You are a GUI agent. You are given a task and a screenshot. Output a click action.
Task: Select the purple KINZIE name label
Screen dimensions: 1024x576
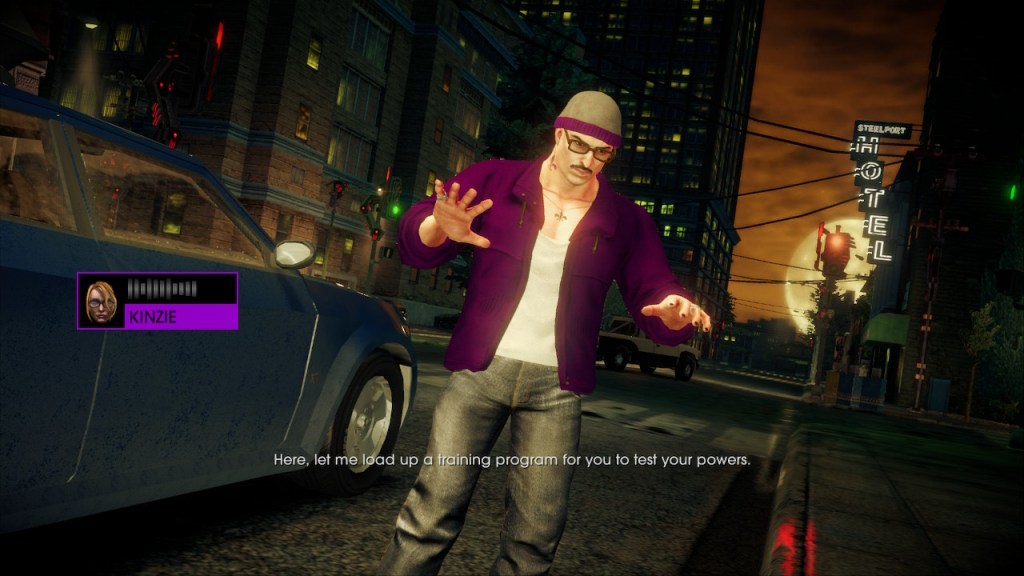coord(180,317)
